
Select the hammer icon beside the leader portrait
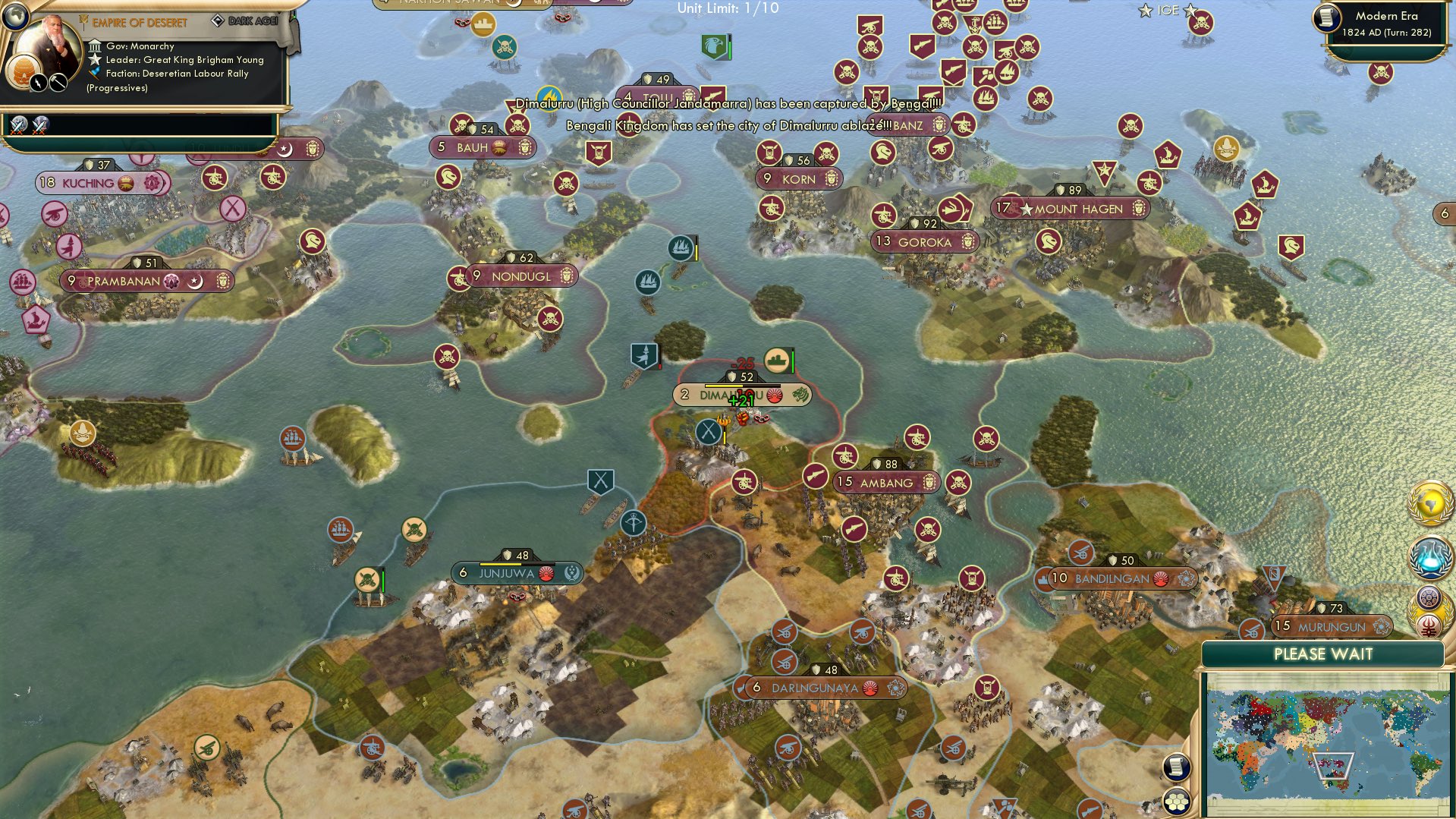58,81
